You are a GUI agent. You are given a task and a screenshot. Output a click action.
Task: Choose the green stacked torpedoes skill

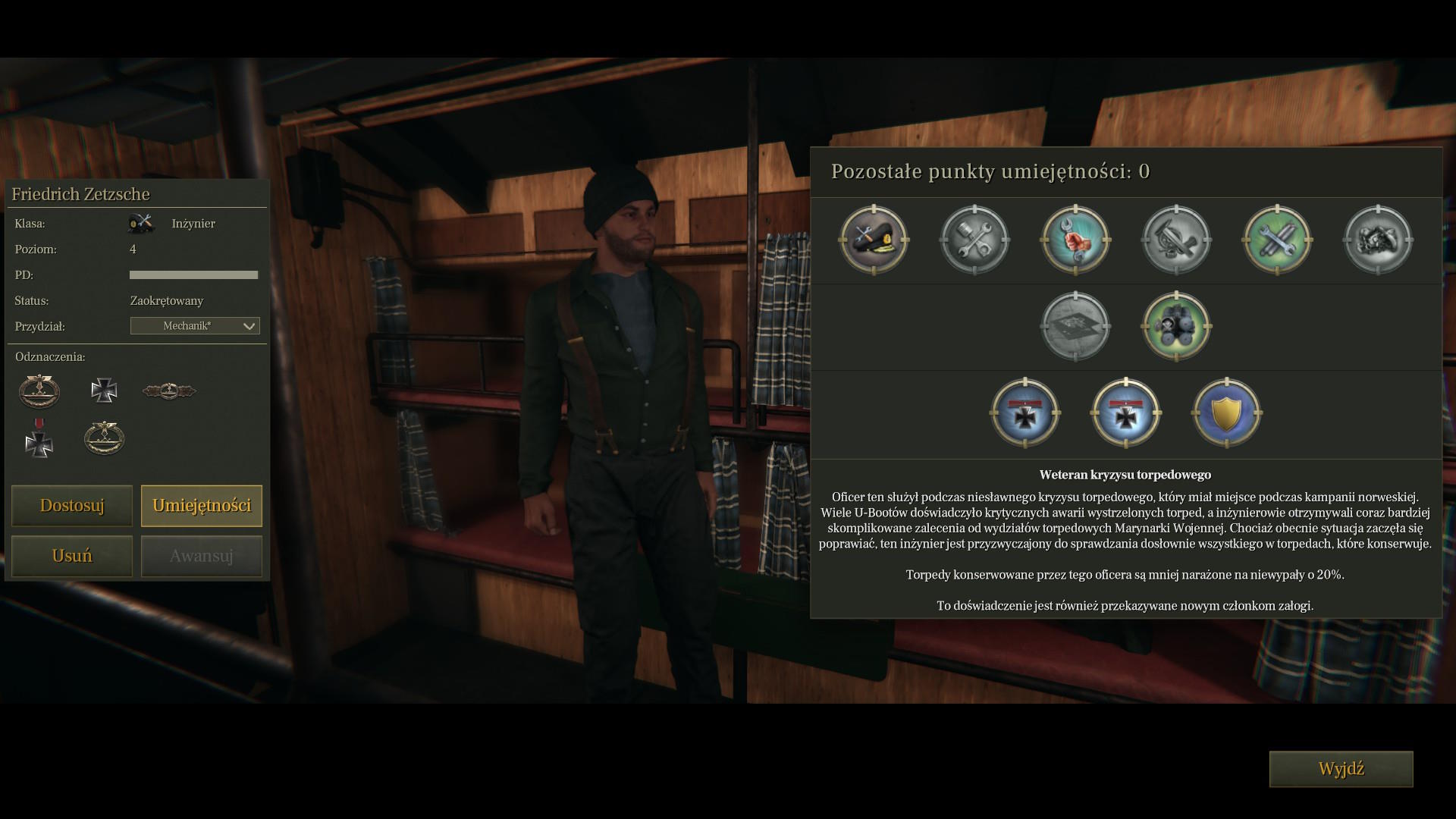1176,327
